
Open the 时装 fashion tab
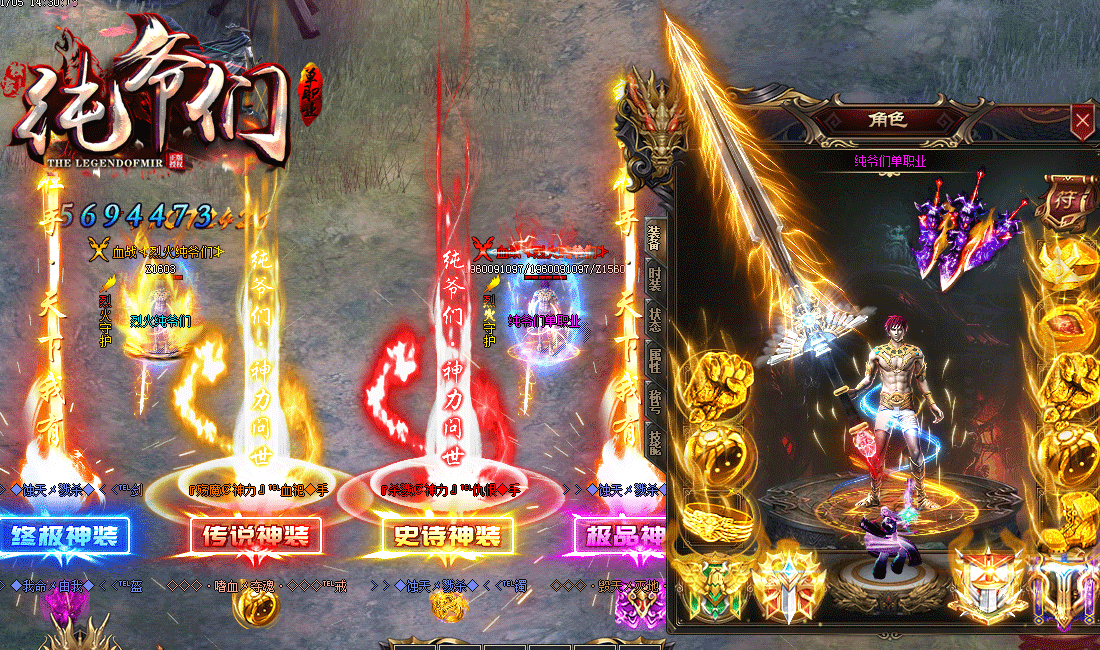point(654,279)
